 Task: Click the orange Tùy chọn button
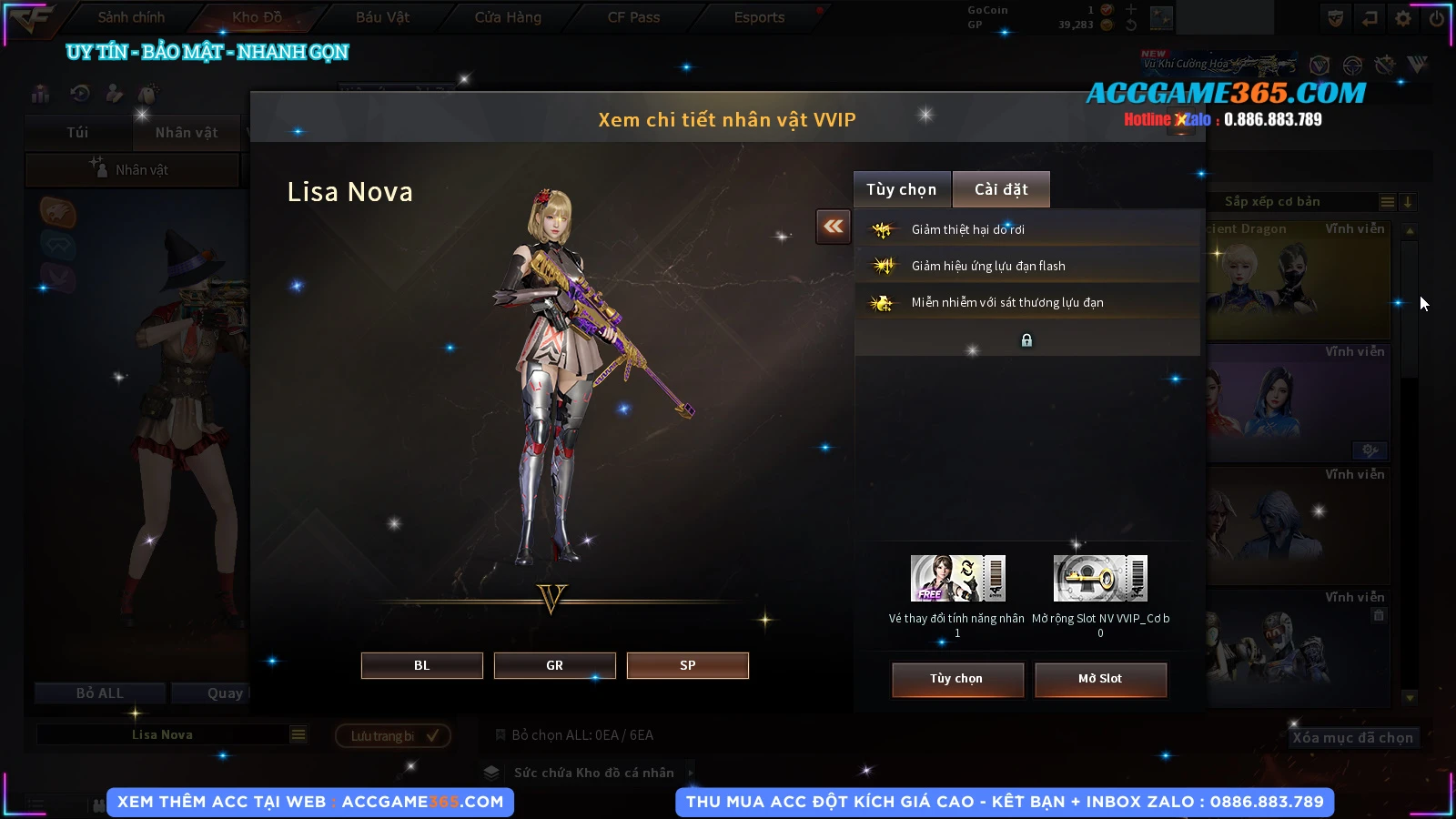tap(956, 679)
